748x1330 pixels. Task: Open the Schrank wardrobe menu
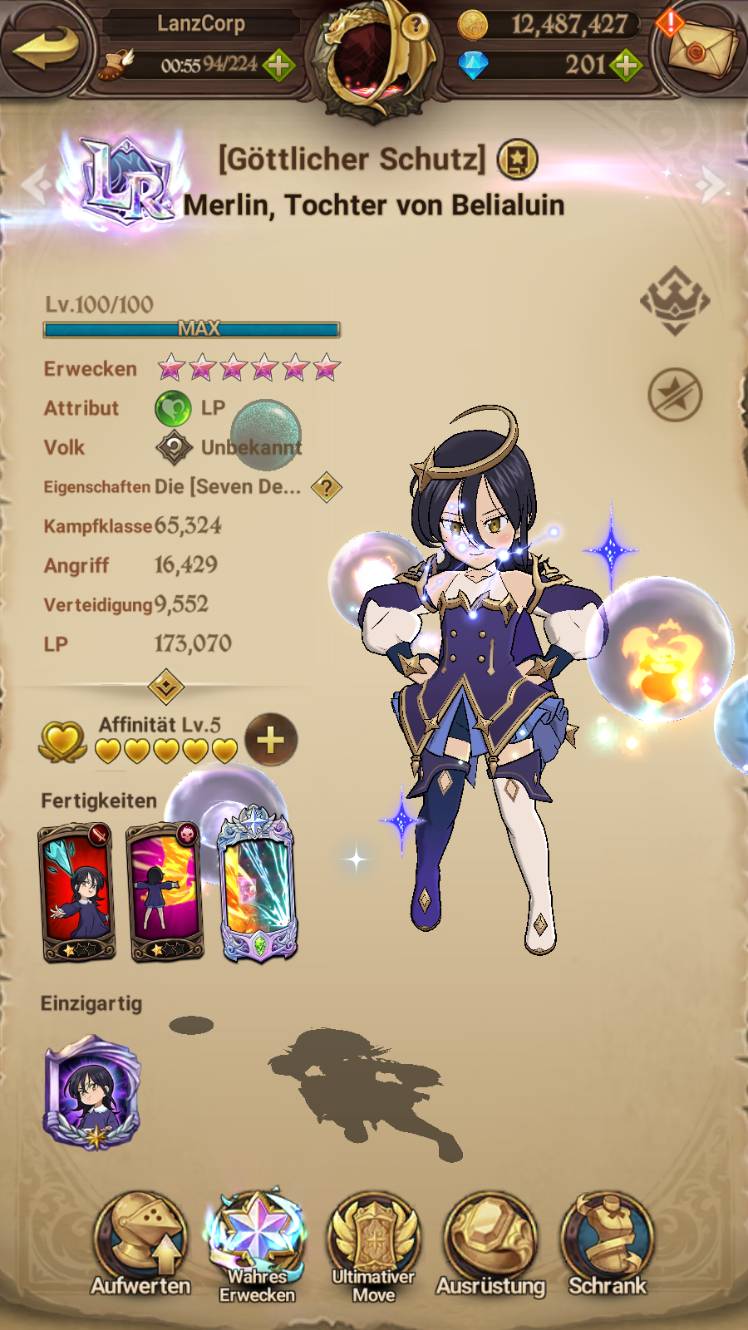tap(607, 1245)
